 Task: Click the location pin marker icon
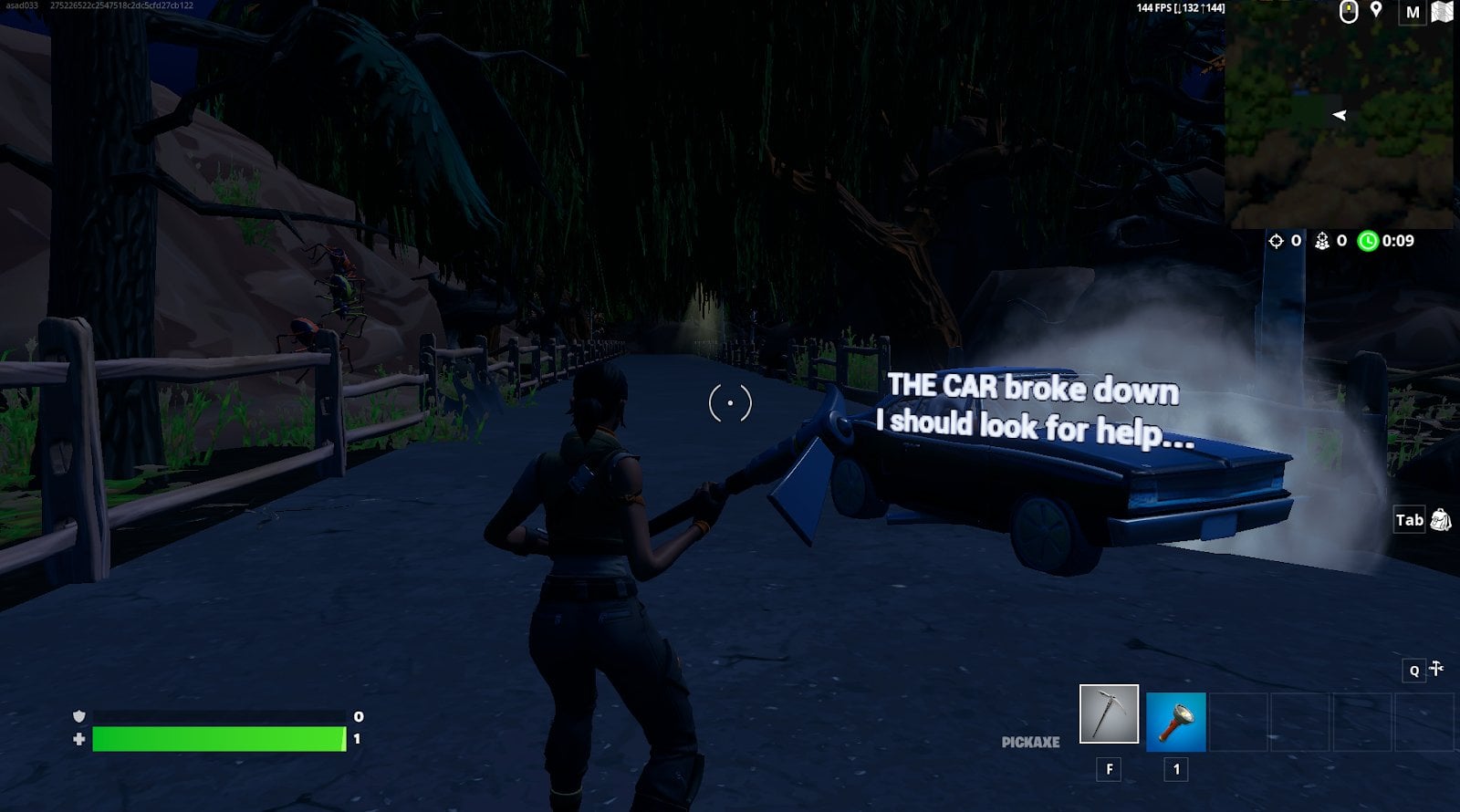pyautogui.click(x=1376, y=11)
